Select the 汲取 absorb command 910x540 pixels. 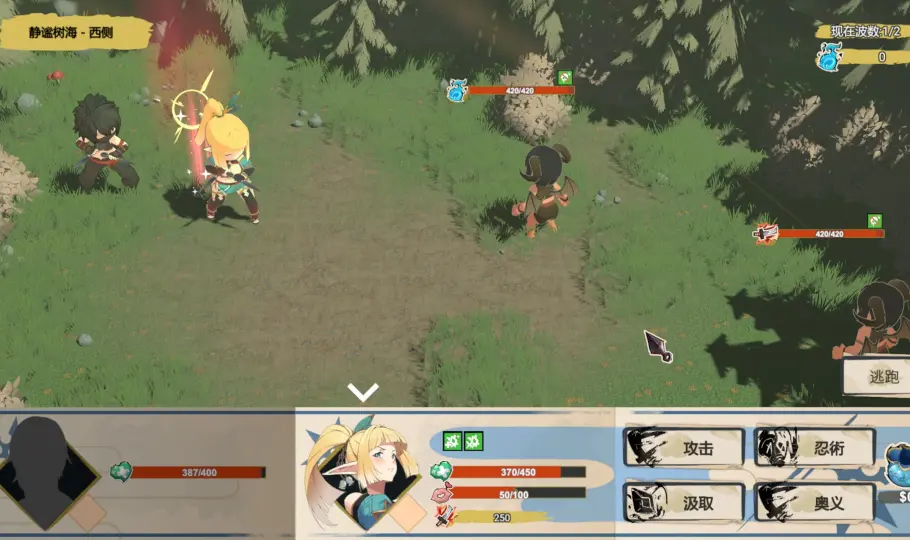[685, 502]
